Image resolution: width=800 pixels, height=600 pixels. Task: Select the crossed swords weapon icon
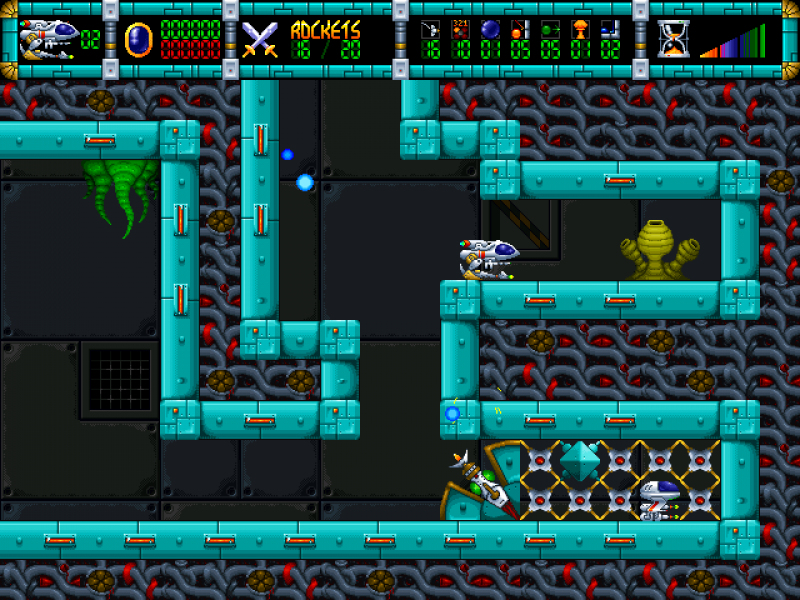pyautogui.click(x=260, y=39)
